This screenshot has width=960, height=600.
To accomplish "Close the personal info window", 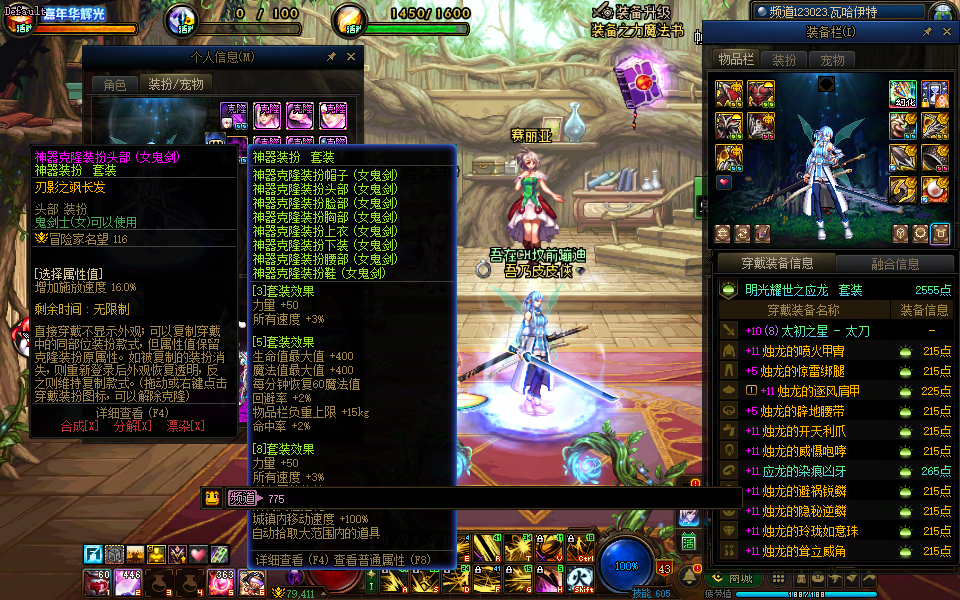I will pos(350,57).
